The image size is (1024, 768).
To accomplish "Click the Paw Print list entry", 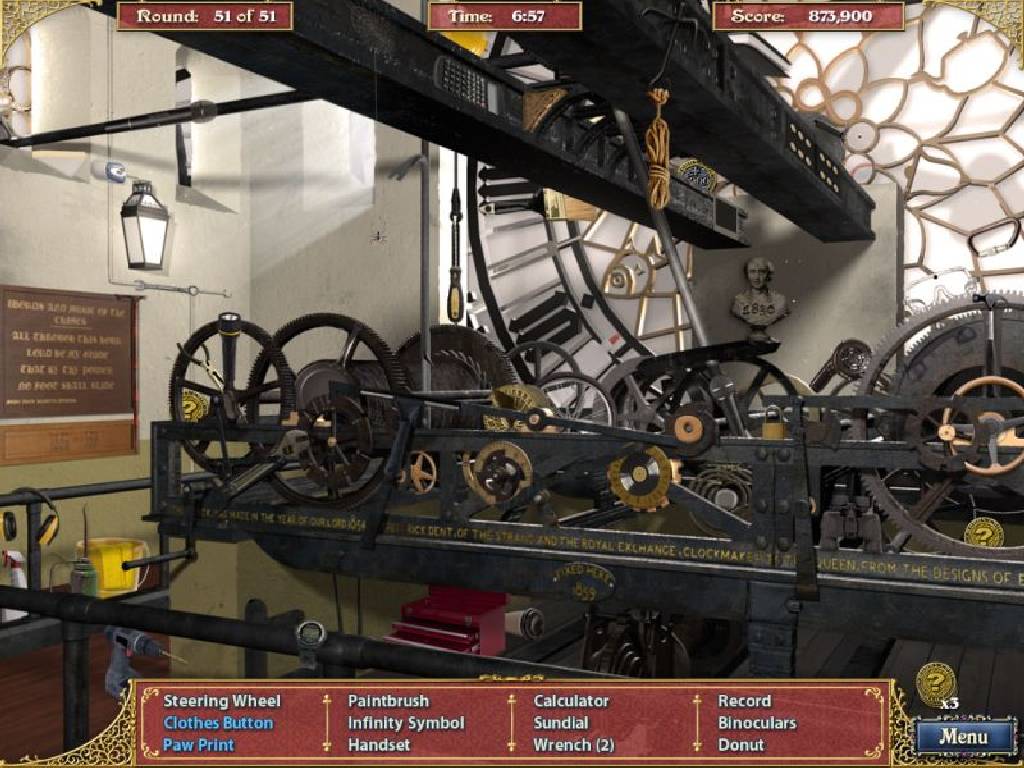I will pyautogui.click(x=198, y=745).
